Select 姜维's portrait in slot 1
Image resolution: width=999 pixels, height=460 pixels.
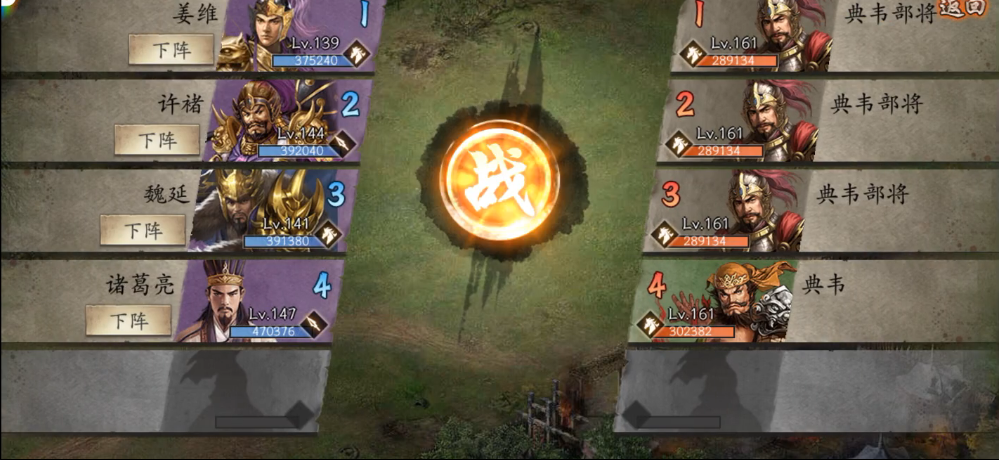[x=273, y=35]
